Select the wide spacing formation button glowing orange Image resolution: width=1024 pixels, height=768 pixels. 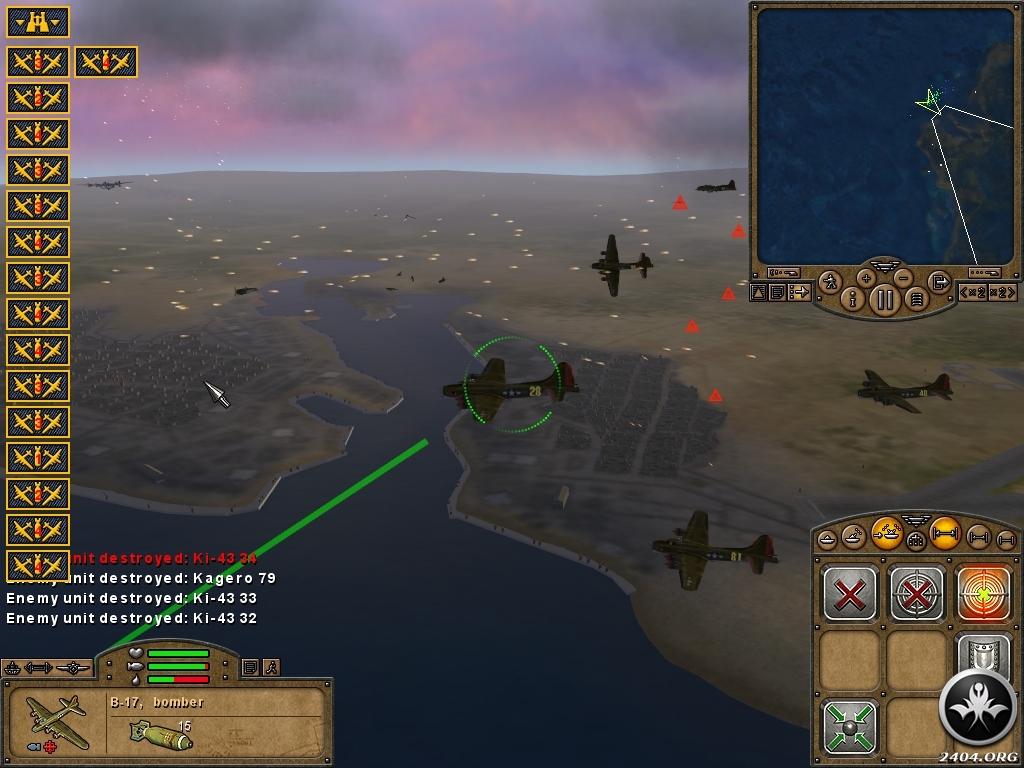click(x=945, y=534)
